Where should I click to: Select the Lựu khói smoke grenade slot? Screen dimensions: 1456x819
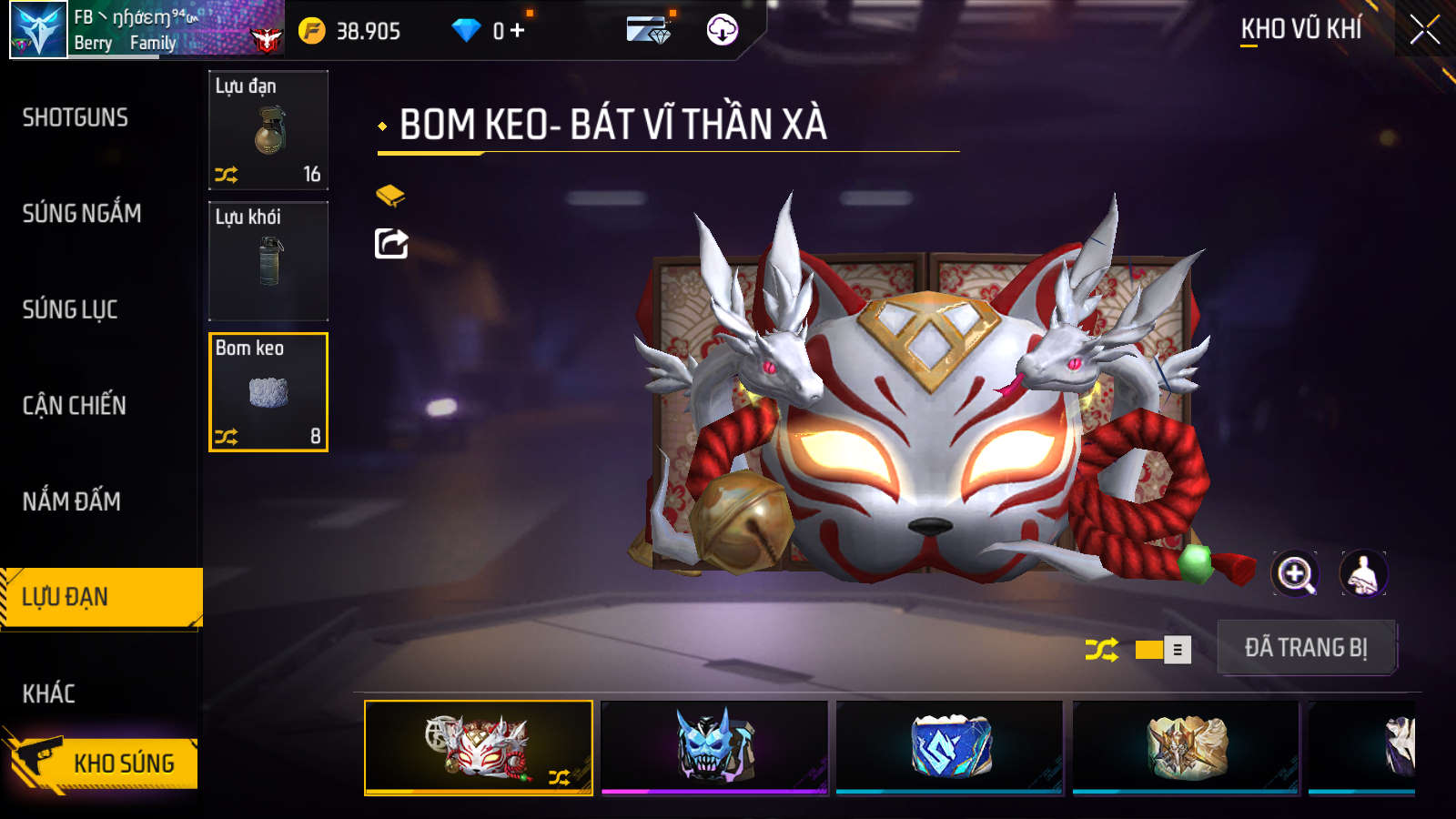click(268, 261)
